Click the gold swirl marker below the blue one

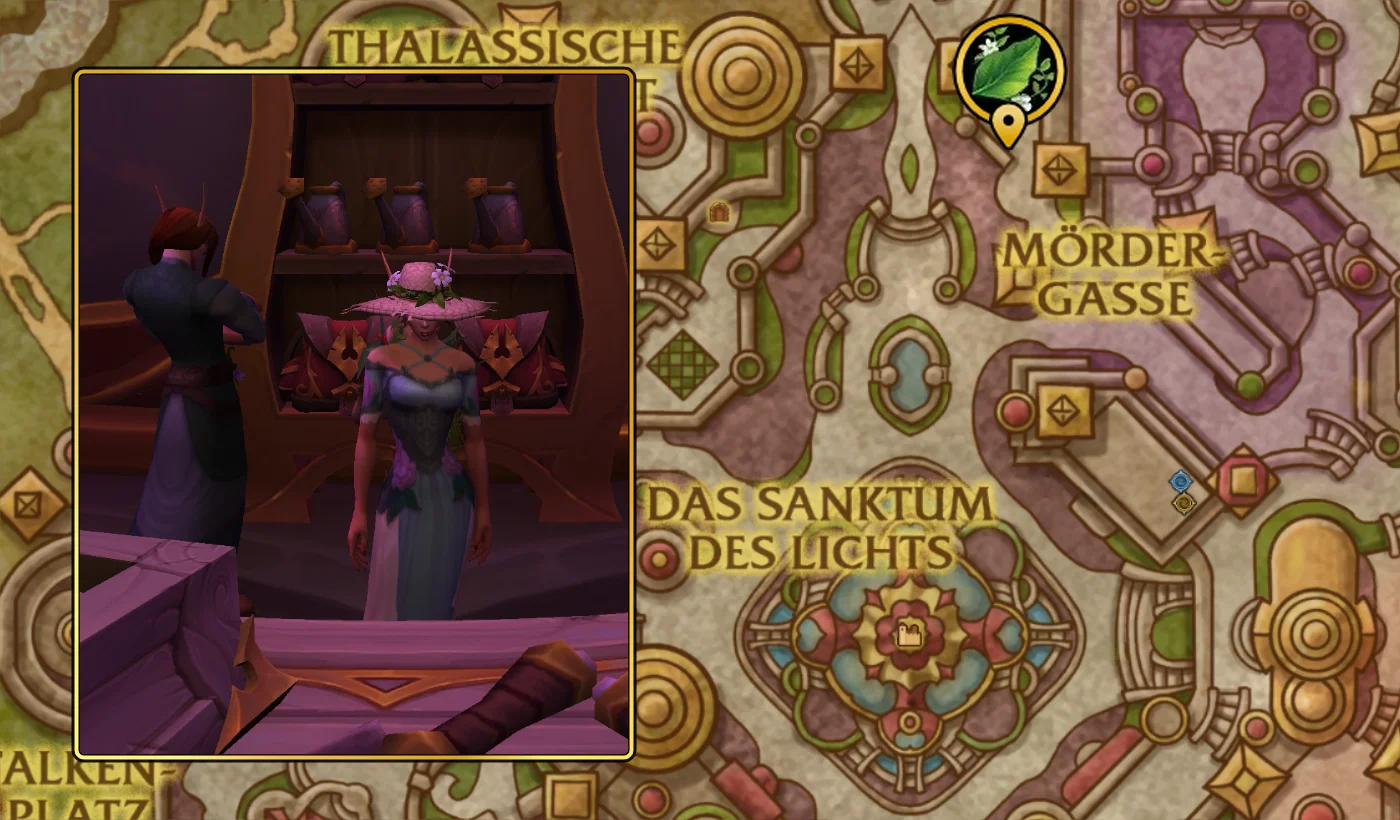coord(1184,504)
